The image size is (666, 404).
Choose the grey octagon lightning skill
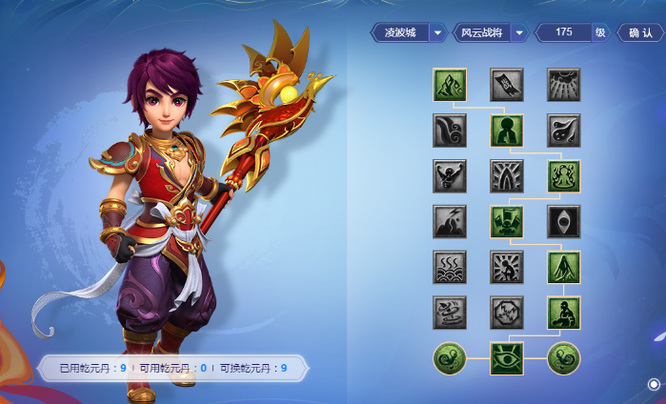506,313
